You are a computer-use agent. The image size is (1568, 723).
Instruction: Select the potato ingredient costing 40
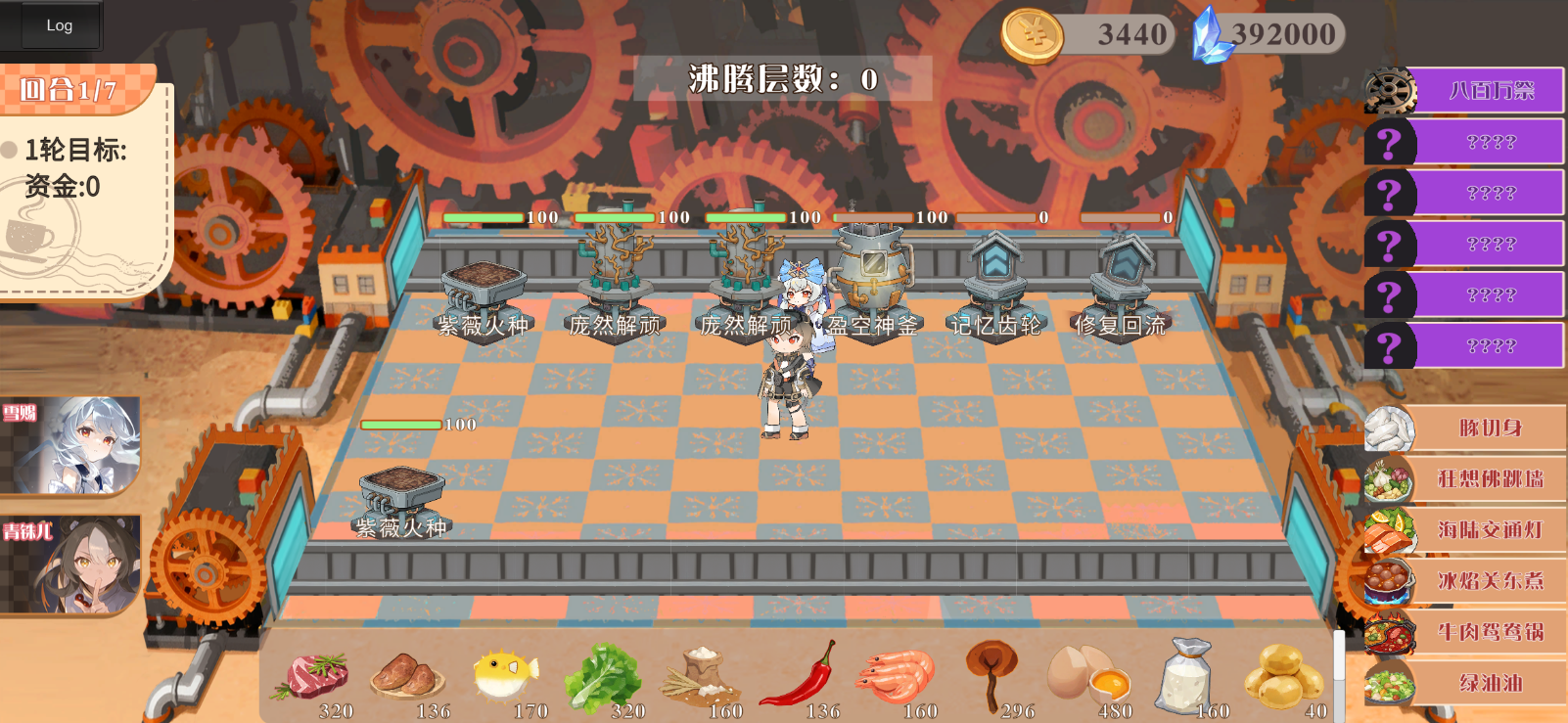pos(1282,675)
